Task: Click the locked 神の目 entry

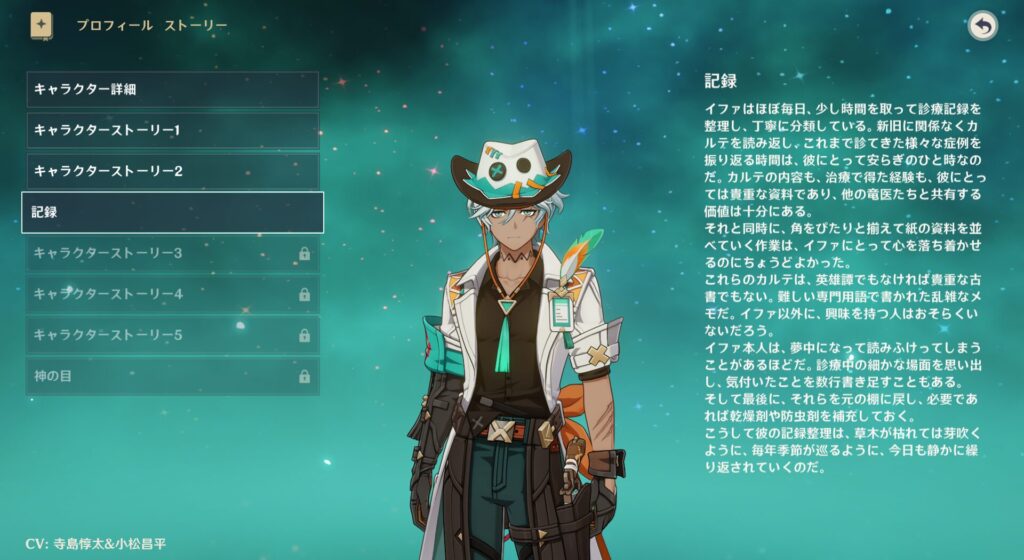Action: (172, 376)
